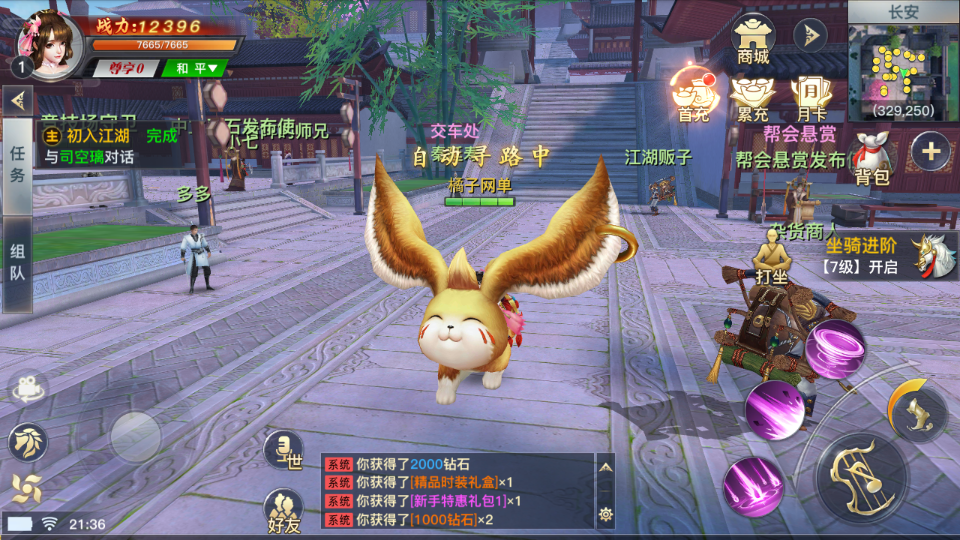Tap the 首充 first recharge icon
Screen dimensions: 960x540
tap(692, 94)
